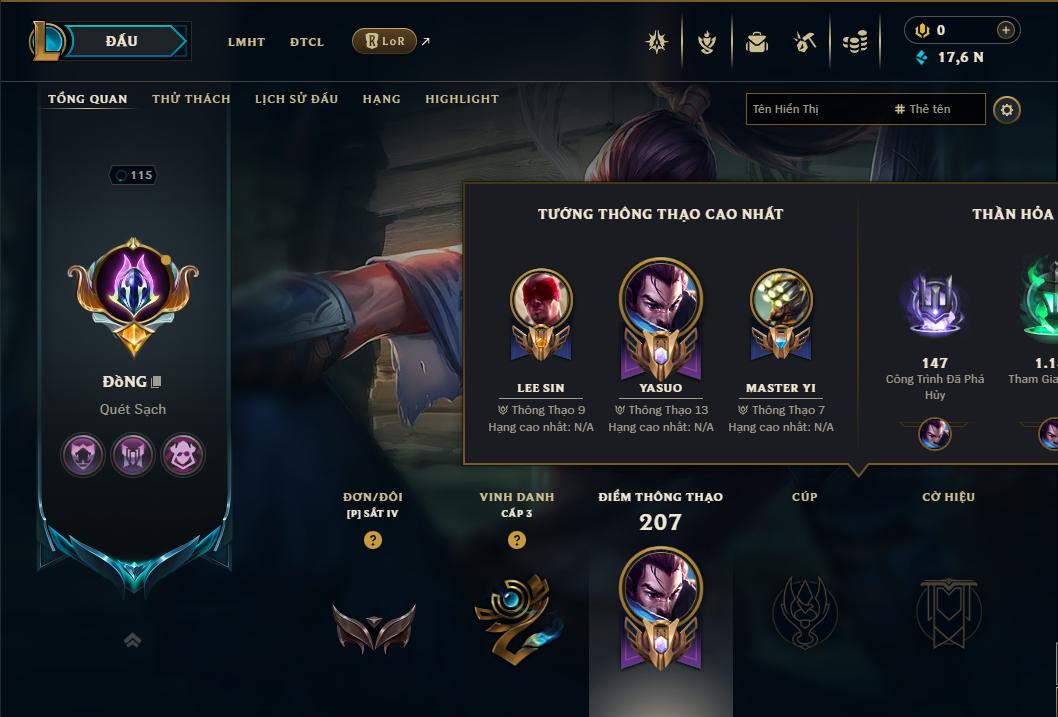Open the coin stack store icon
Screen dimensions: 1058x717
(854, 42)
